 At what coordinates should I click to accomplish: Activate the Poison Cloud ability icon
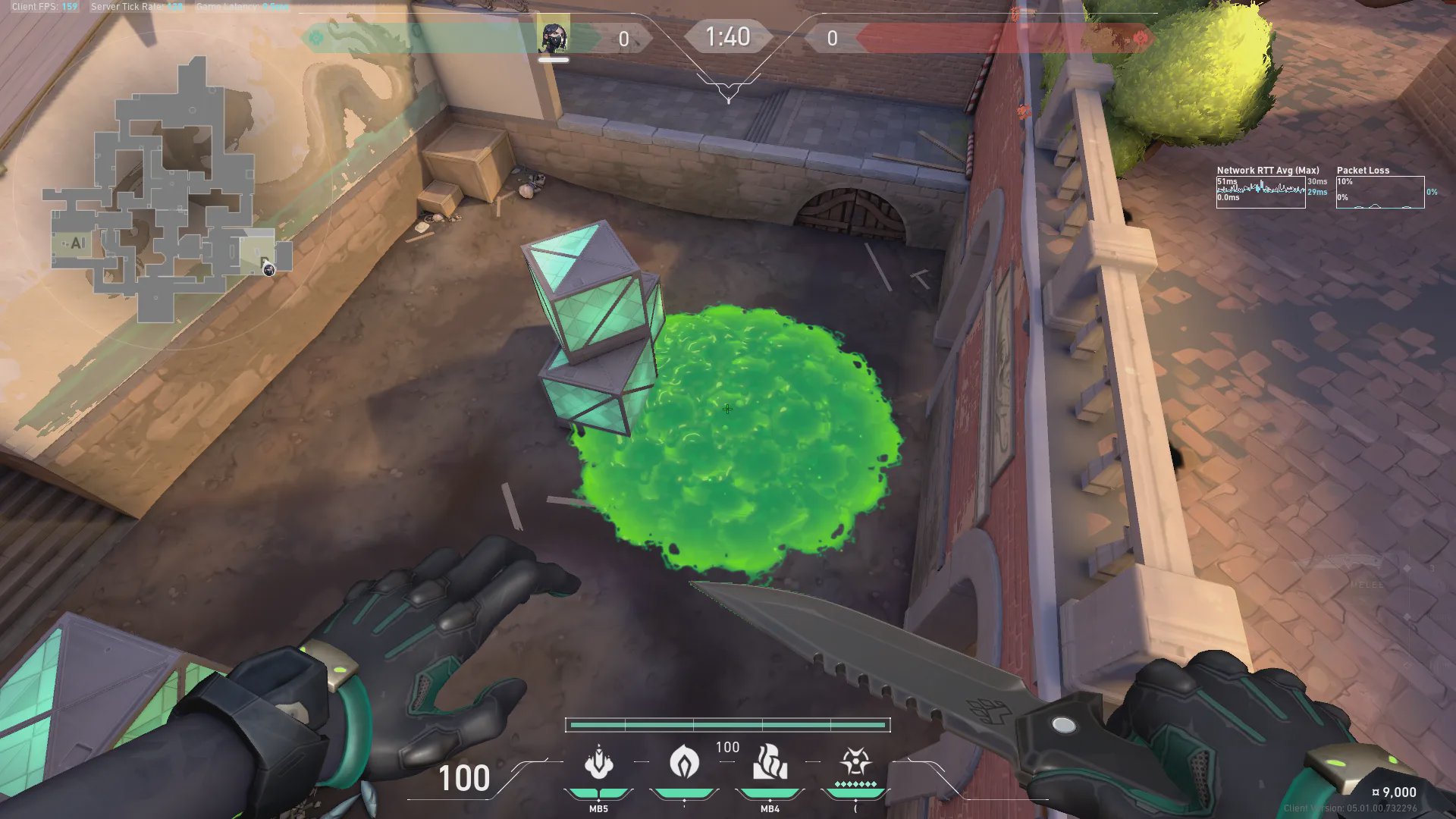pyautogui.click(x=598, y=763)
